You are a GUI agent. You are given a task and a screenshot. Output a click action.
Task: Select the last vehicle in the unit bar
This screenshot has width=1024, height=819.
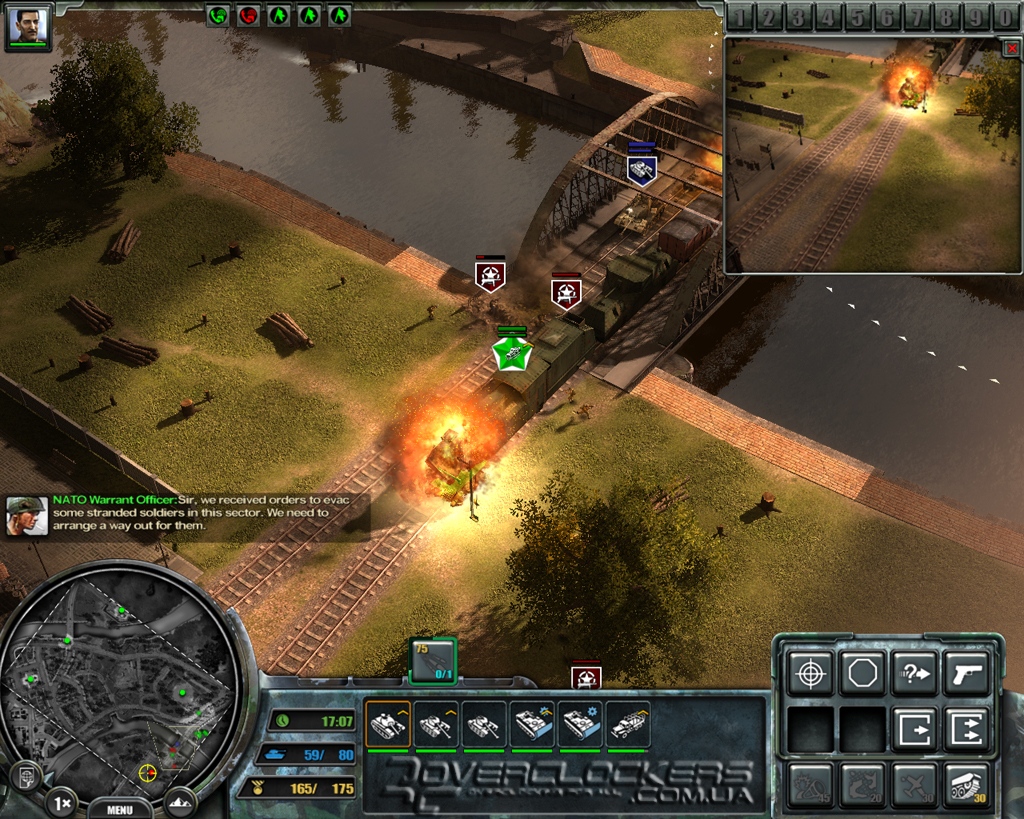629,724
